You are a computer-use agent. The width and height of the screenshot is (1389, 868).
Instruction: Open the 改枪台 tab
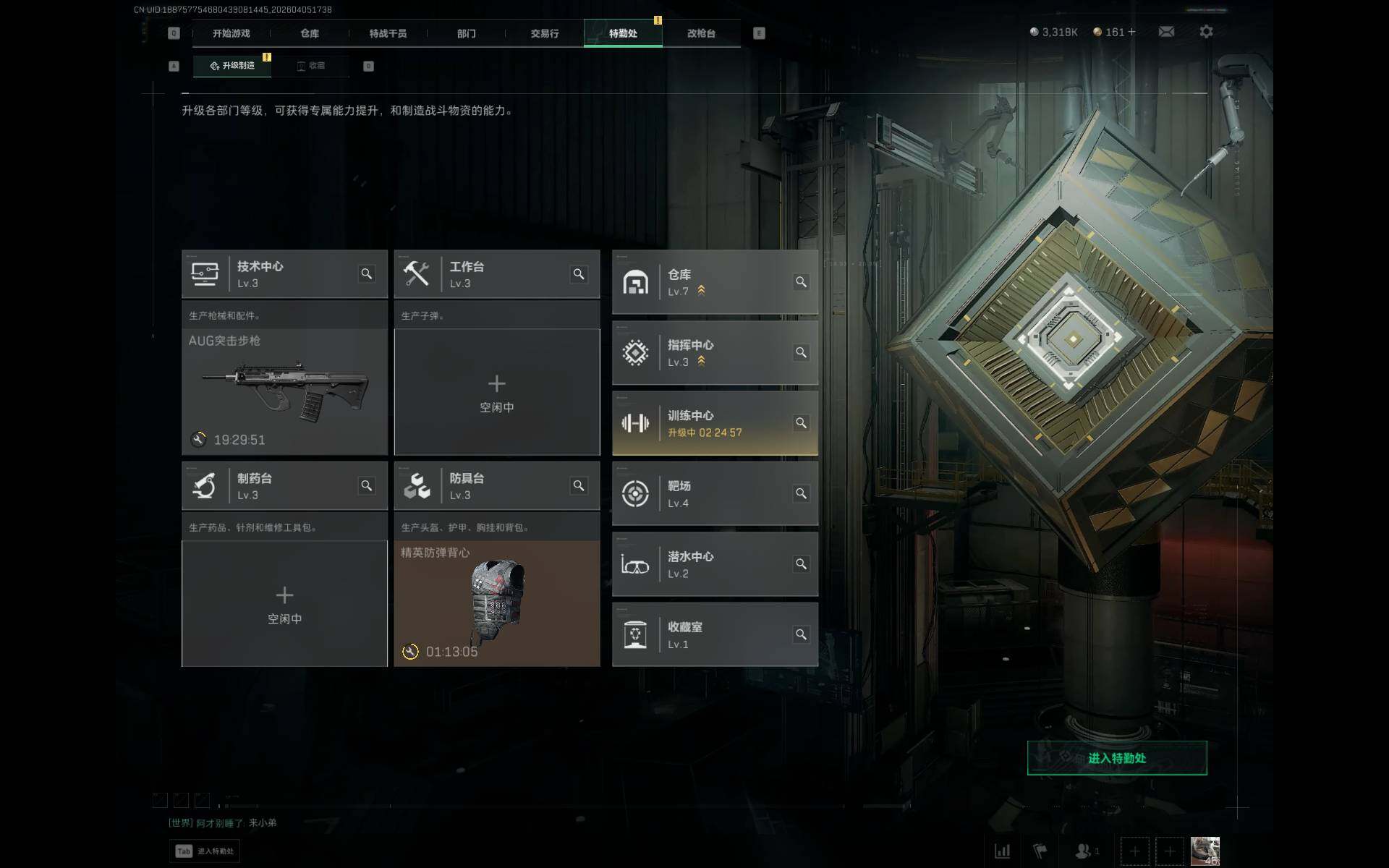tap(701, 33)
